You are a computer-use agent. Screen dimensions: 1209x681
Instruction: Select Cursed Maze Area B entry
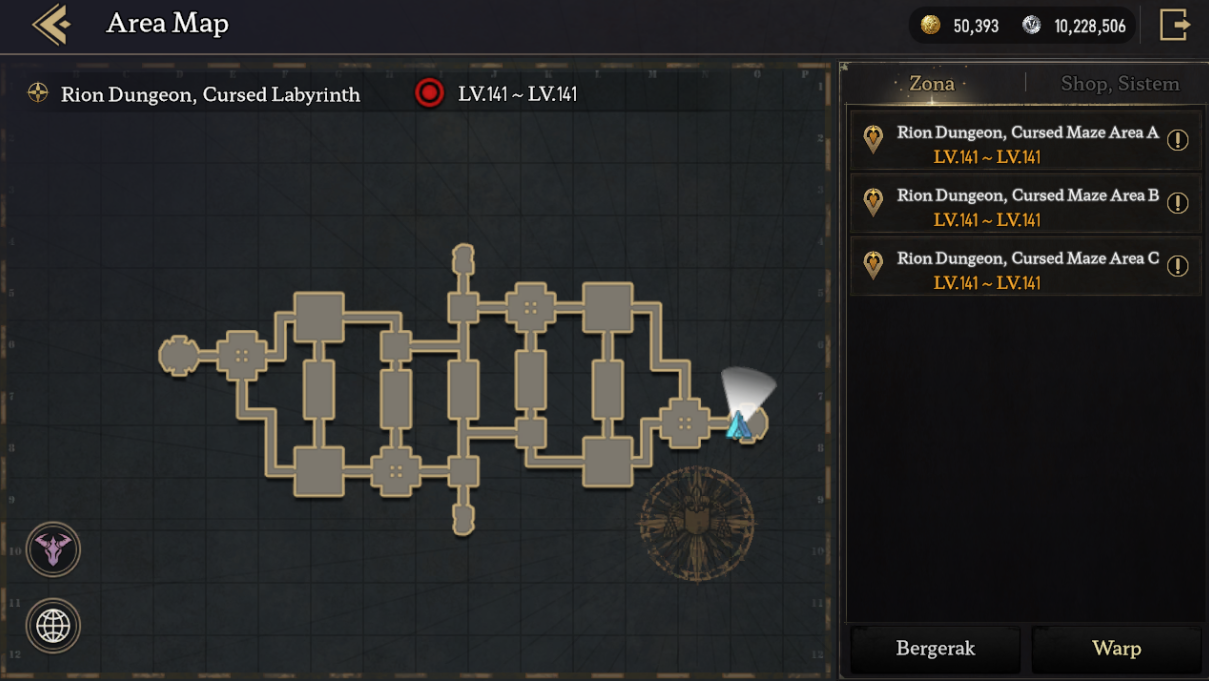(x=1015, y=206)
